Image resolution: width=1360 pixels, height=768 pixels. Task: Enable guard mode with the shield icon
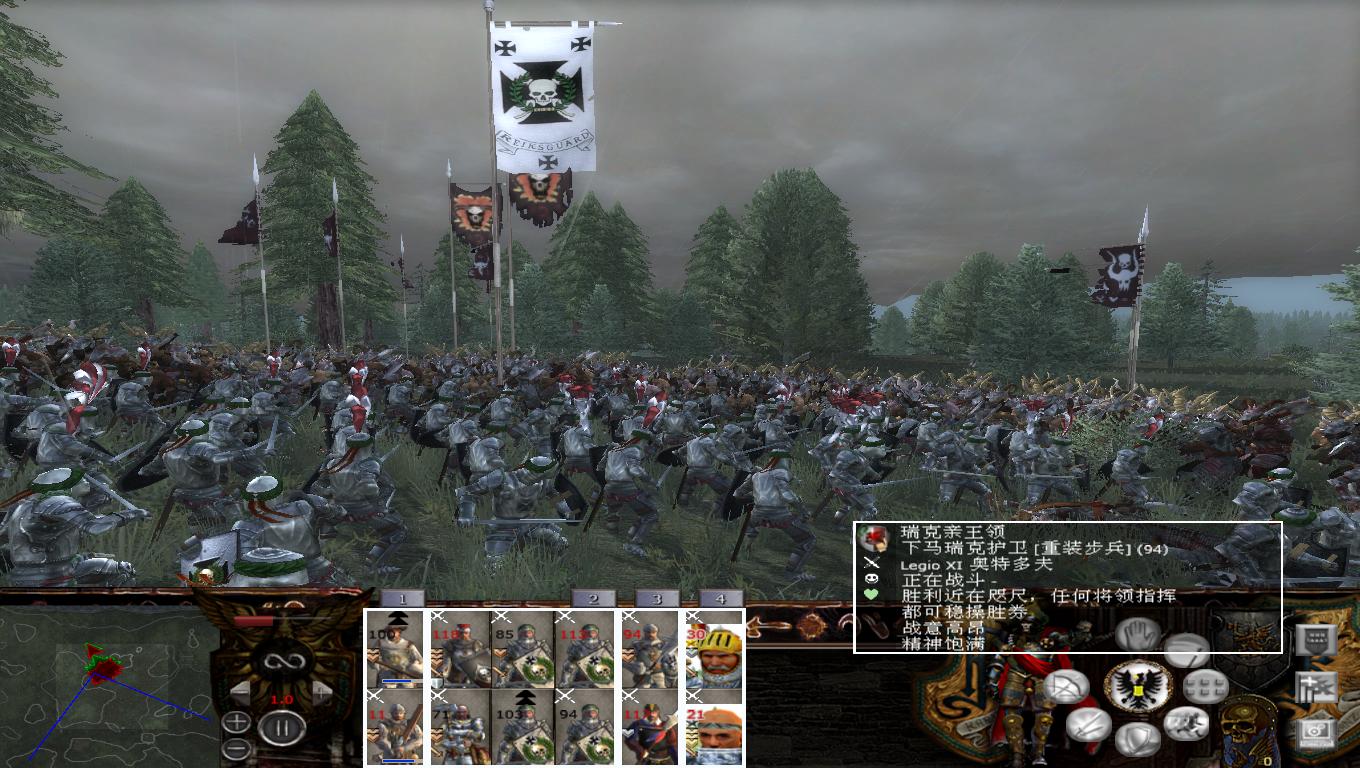[1138, 740]
